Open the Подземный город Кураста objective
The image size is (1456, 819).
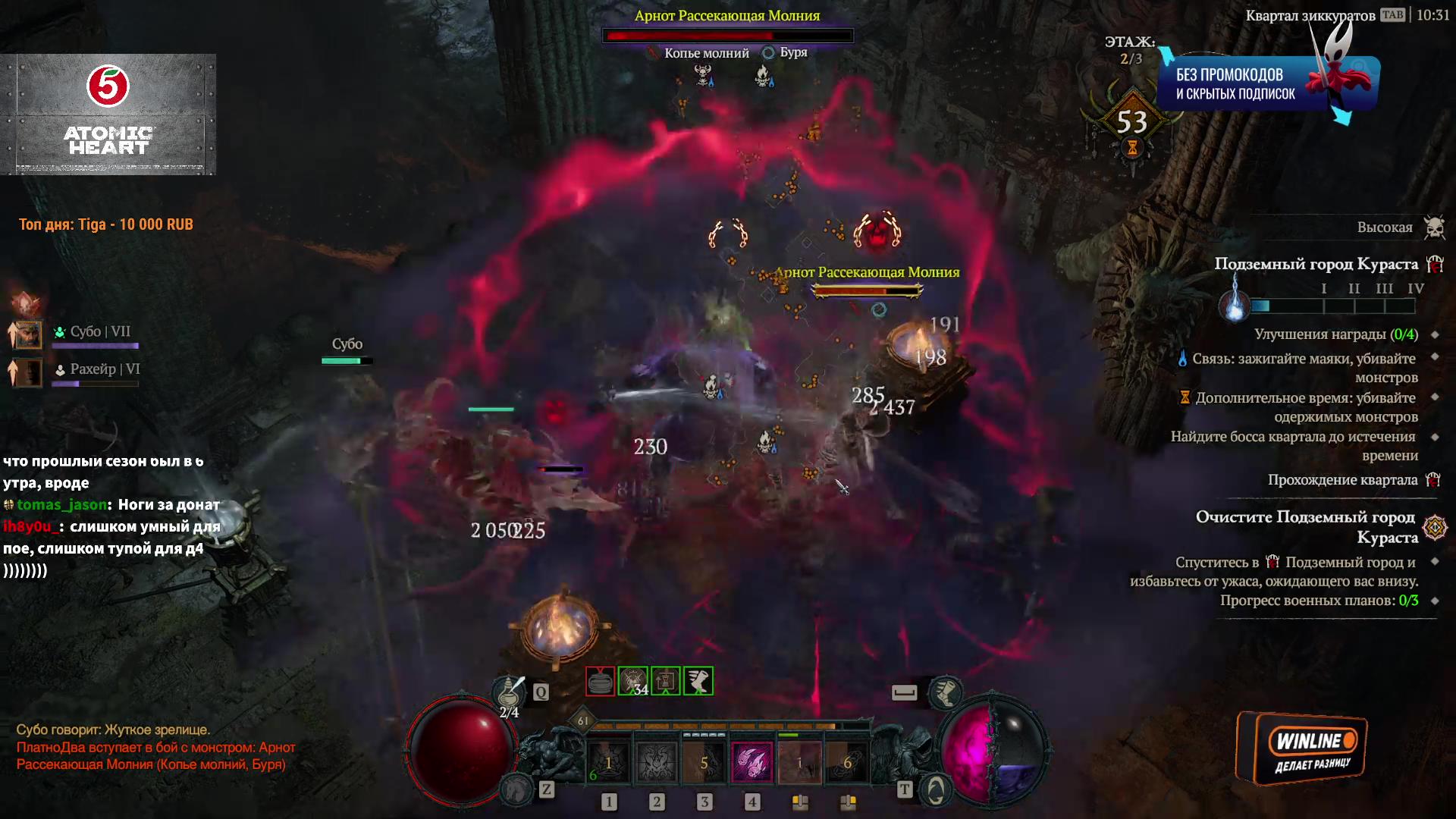click(1316, 264)
